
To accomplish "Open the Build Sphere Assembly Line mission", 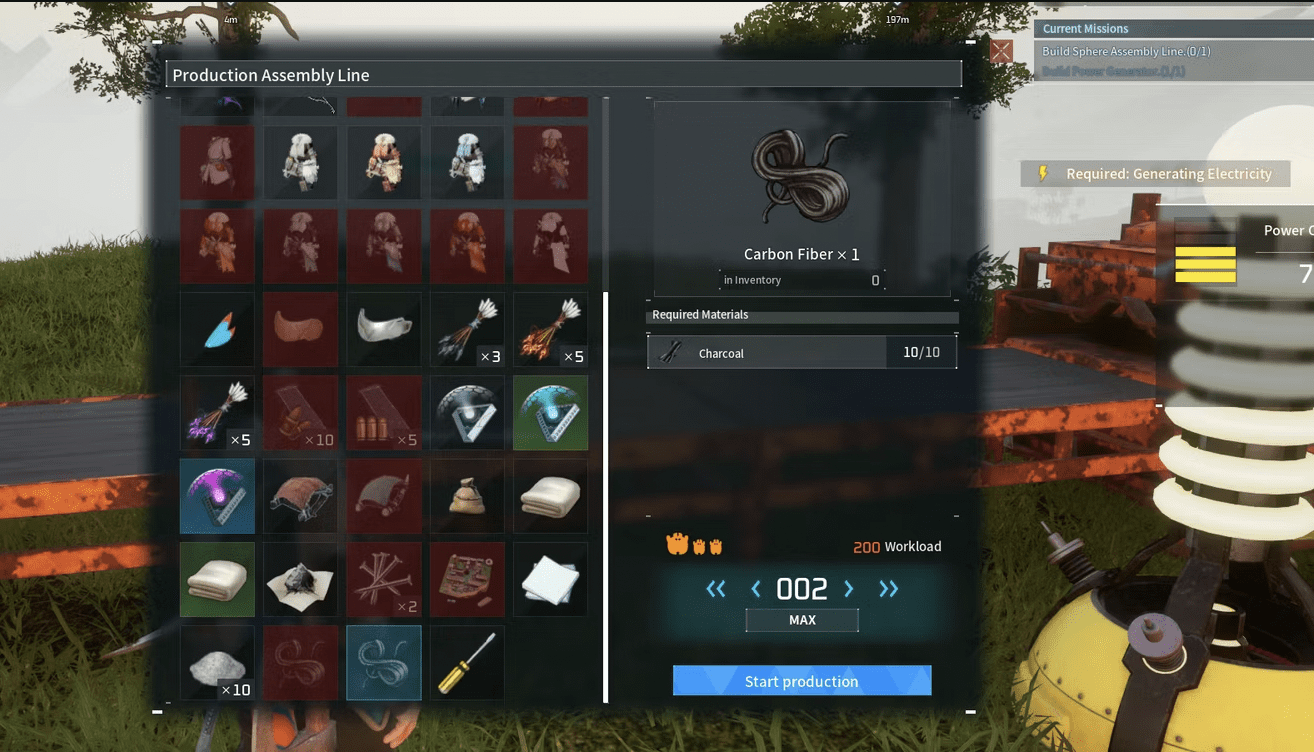I will pos(1126,51).
